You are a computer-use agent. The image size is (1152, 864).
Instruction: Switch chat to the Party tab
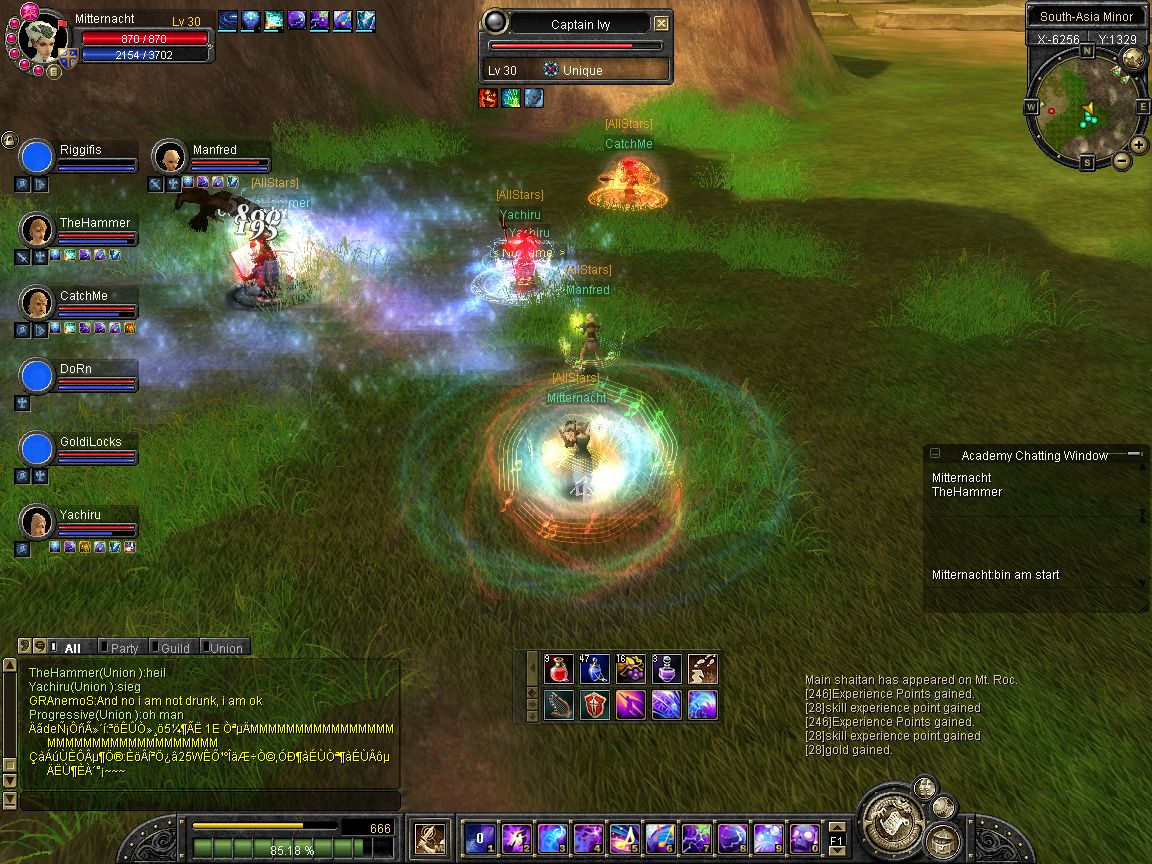tap(123, 648)
